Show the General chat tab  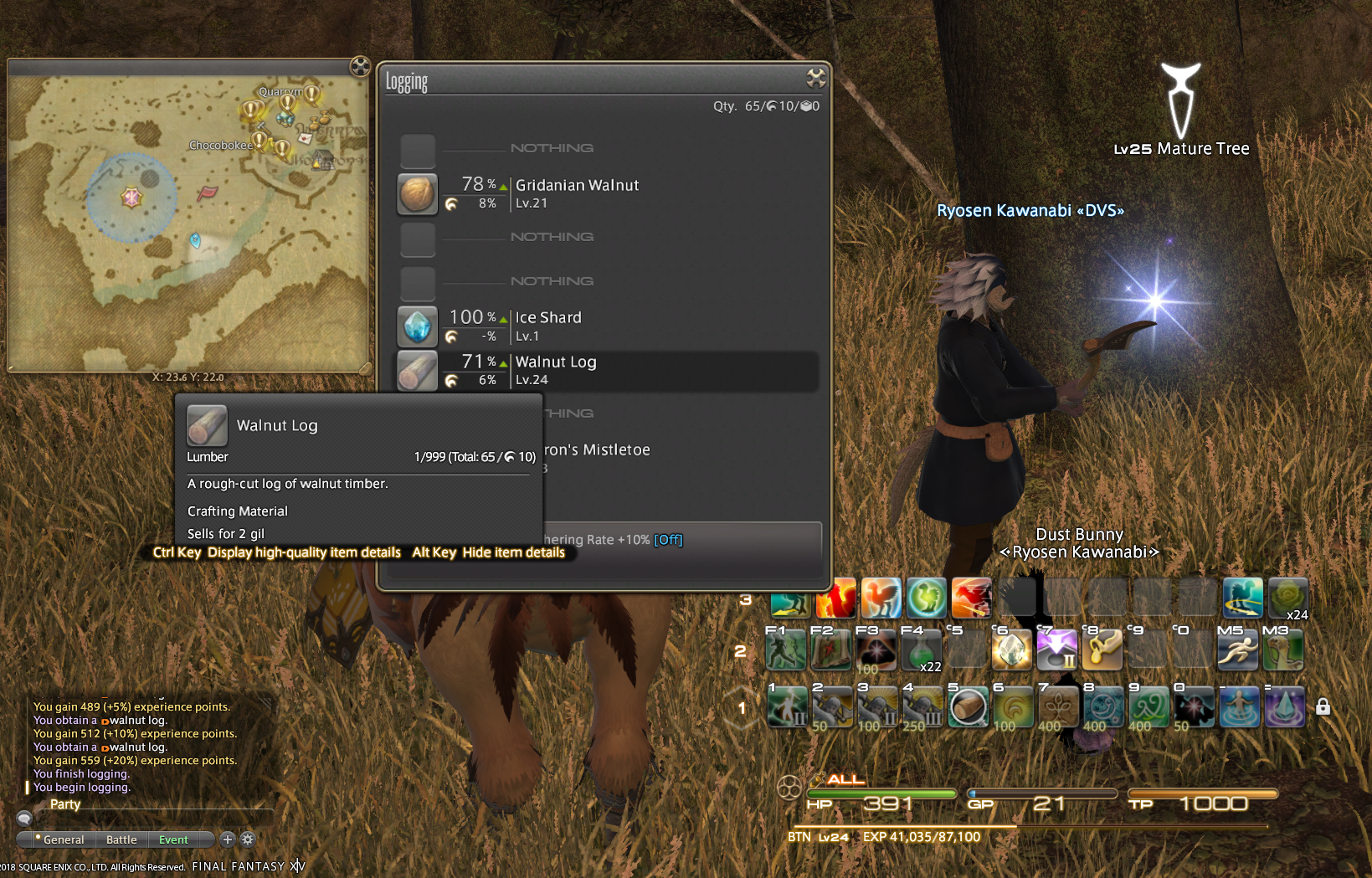[64, 839]
